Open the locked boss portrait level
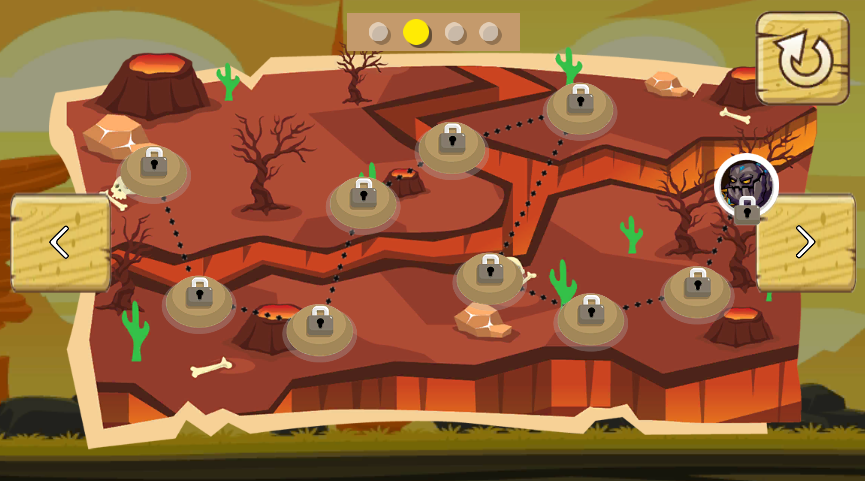 point(746,187)
